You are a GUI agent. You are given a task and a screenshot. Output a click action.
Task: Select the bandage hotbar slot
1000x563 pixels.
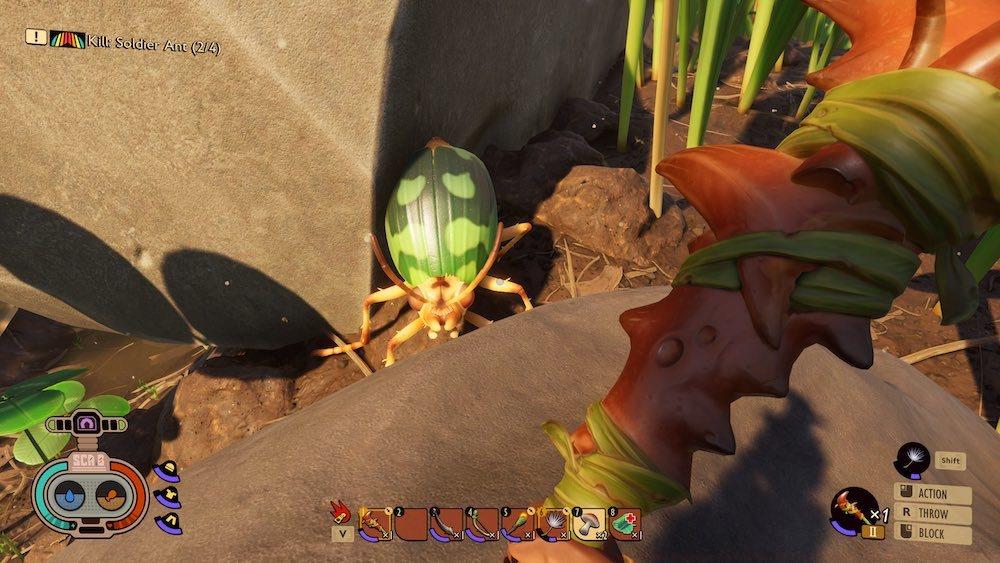pyautogui.click(x=627, y=522)
